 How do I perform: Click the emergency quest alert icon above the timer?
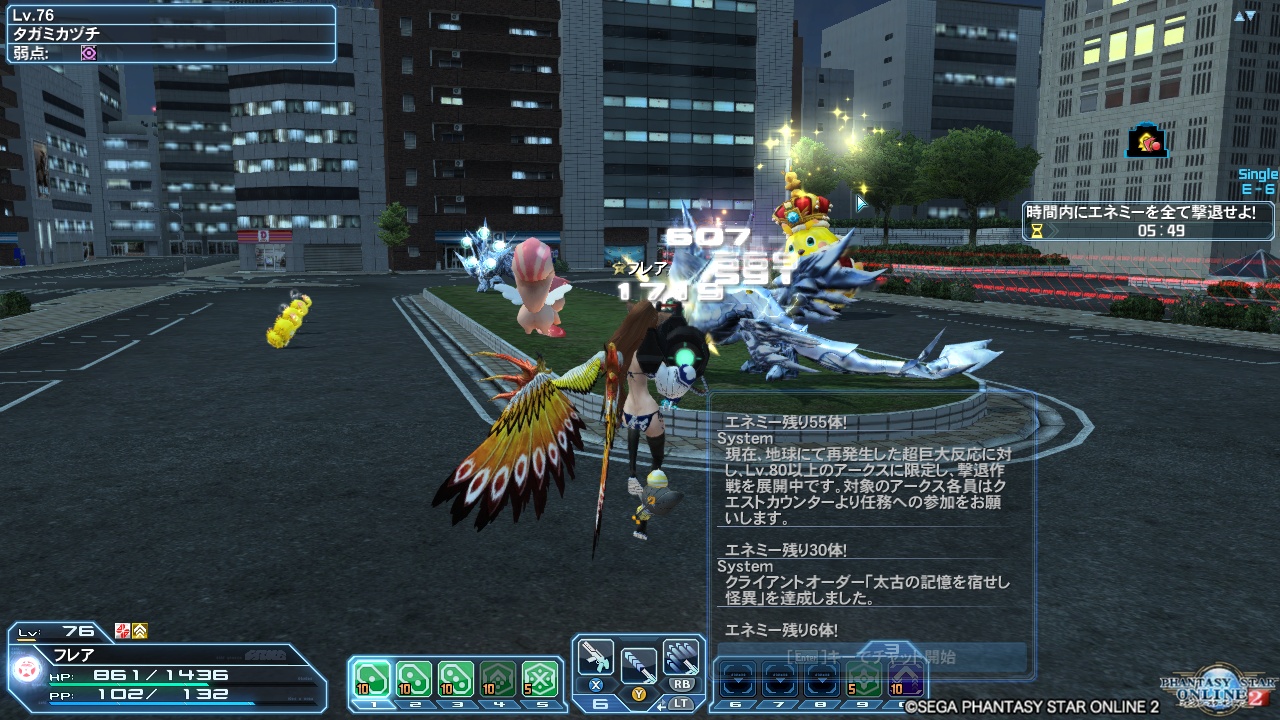point(1144,142)
